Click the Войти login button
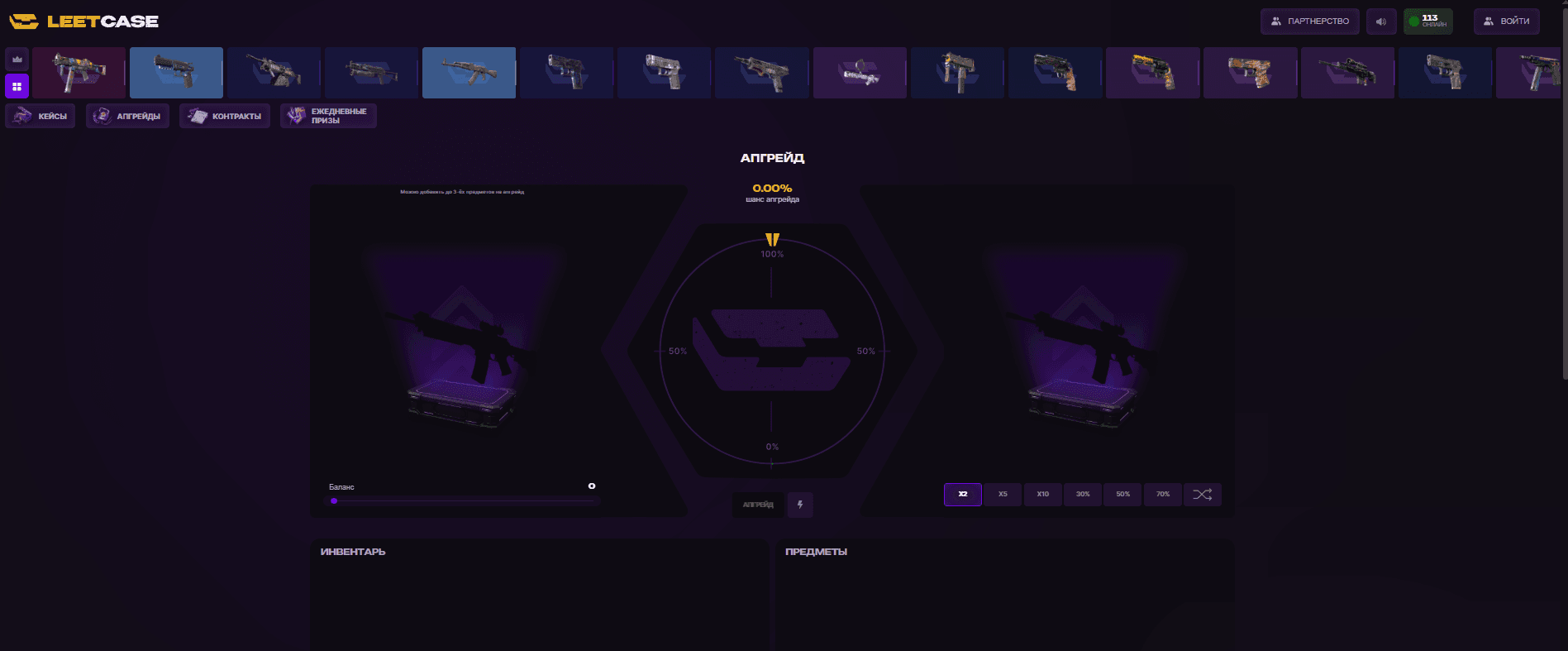This screenshot has height=651, width=1568. tap(1506, 22)
